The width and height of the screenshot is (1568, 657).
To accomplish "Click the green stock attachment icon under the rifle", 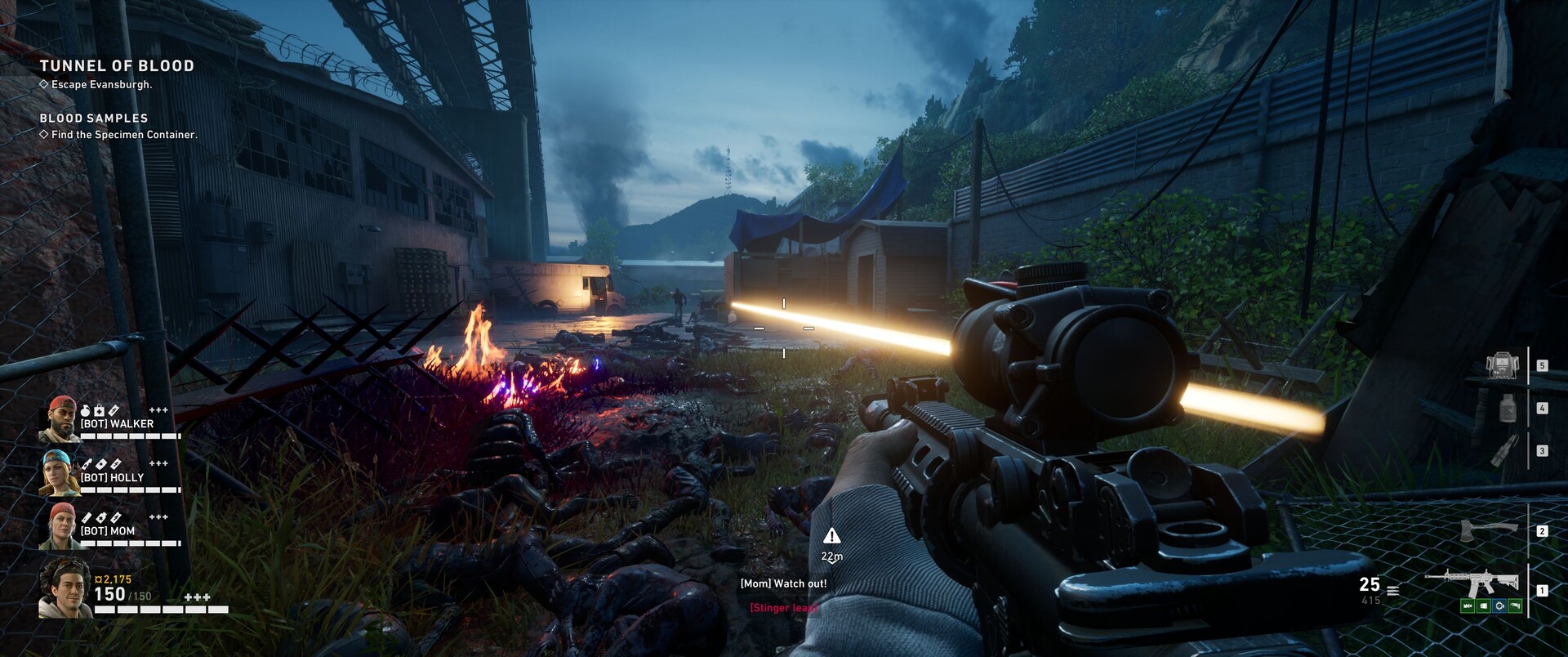I will pyautogui.click(x=1515, y=606).
